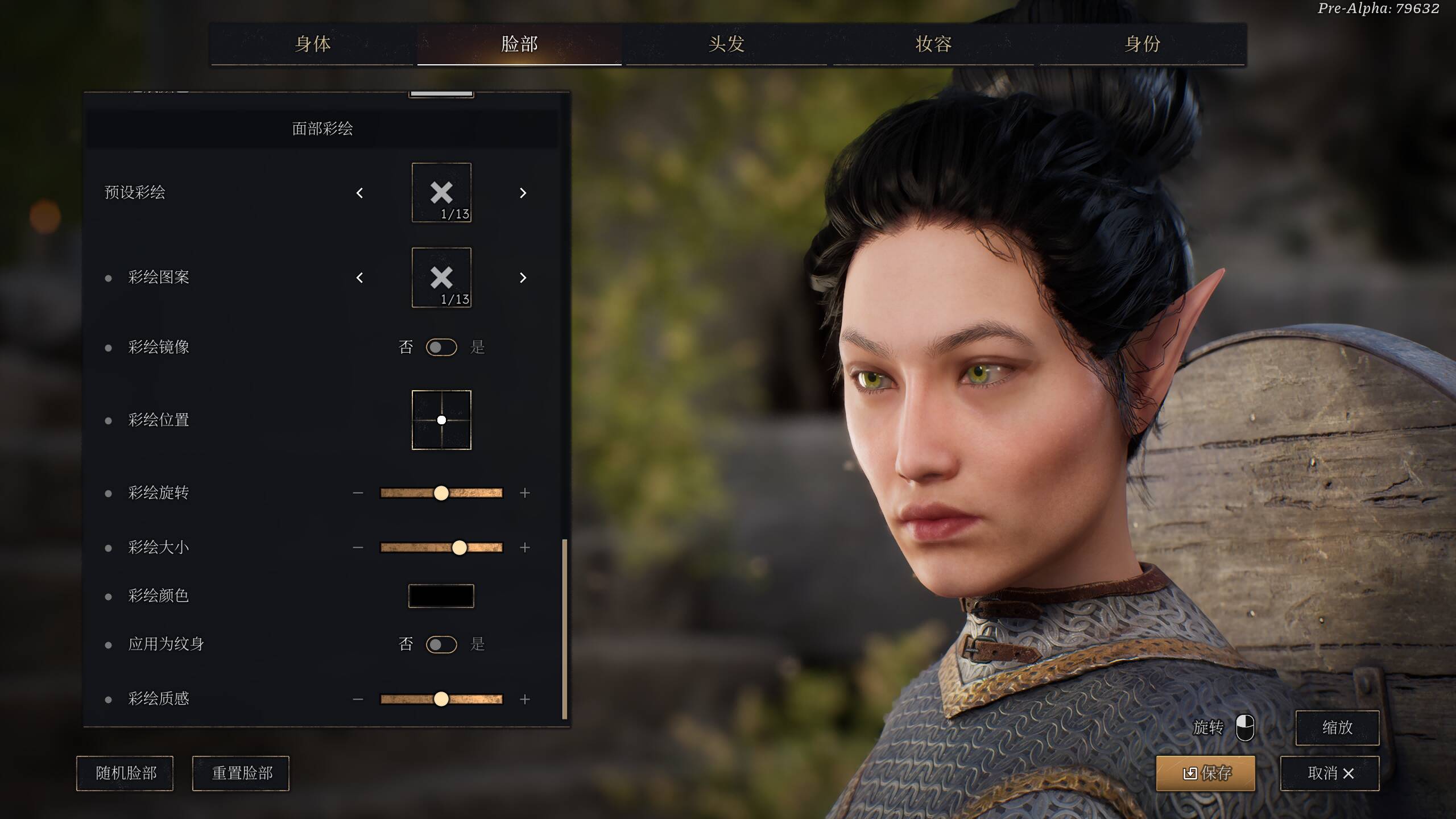The image size is (1456, 819).
Task: Switch to the 身体 tab
Action: click(312, 44)
